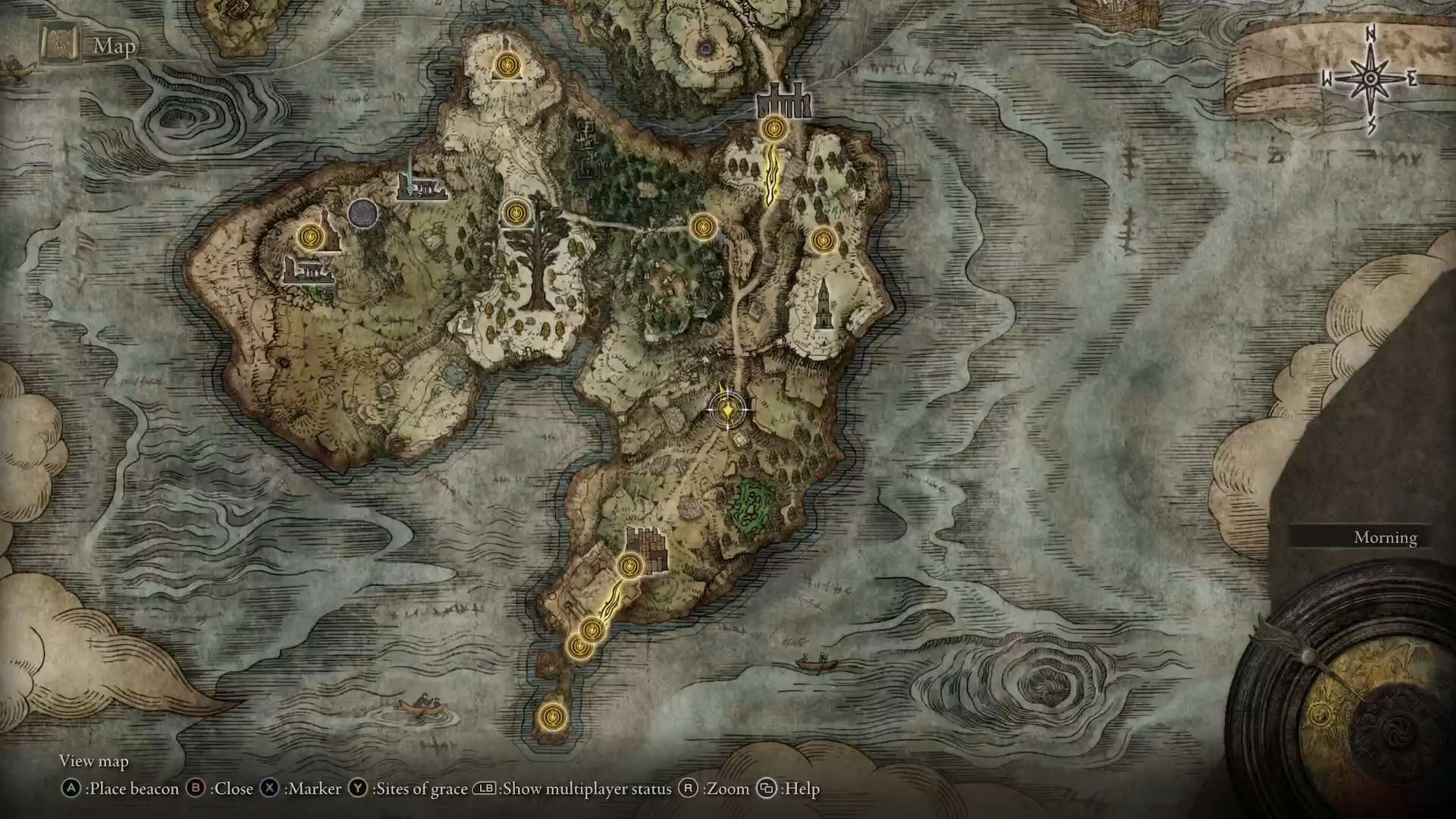Image resolution: width=1456 pixels, height=819 pixels.
Task: Select the ruins icon with the teal light beam
Action: click(x=418, y=186)
